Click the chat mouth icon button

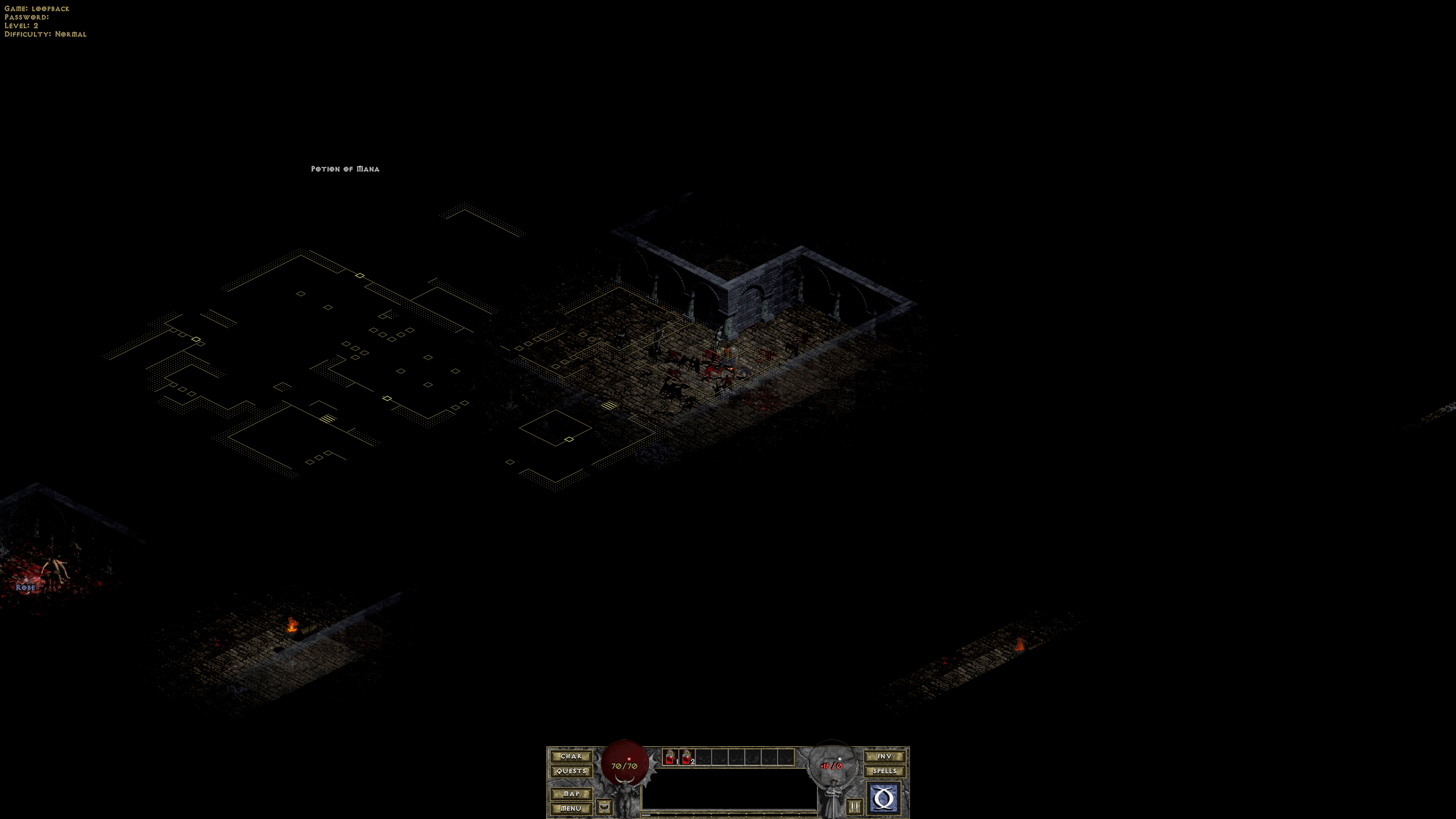pos(604,806)
